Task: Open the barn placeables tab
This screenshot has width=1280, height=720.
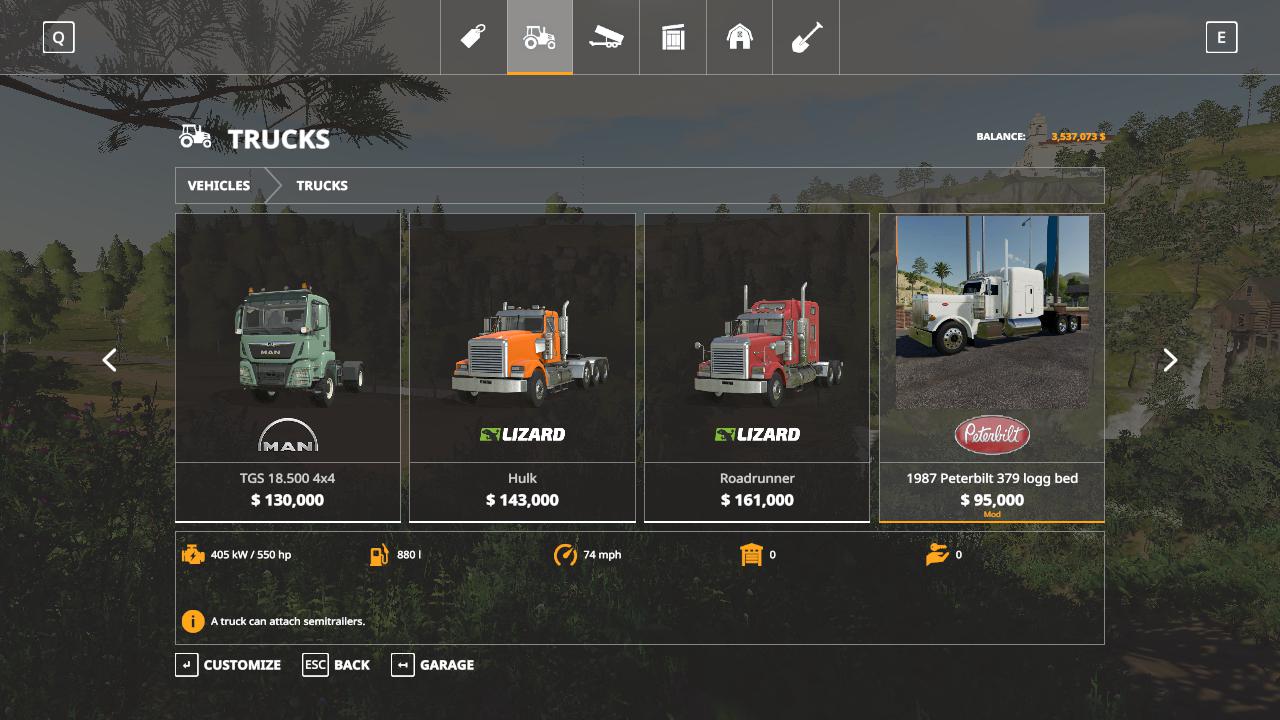Action: [739, 37]
